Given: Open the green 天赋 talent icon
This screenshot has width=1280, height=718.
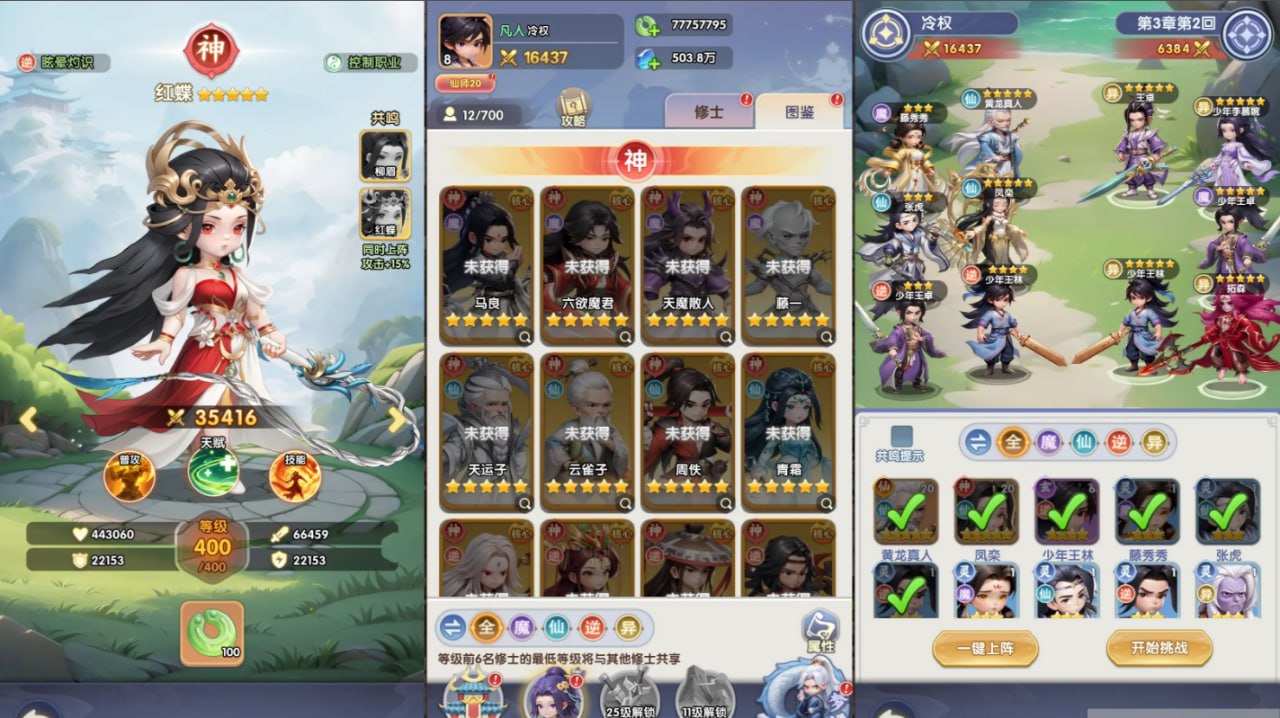Looking at the screenshot, I should pos(212,472).
